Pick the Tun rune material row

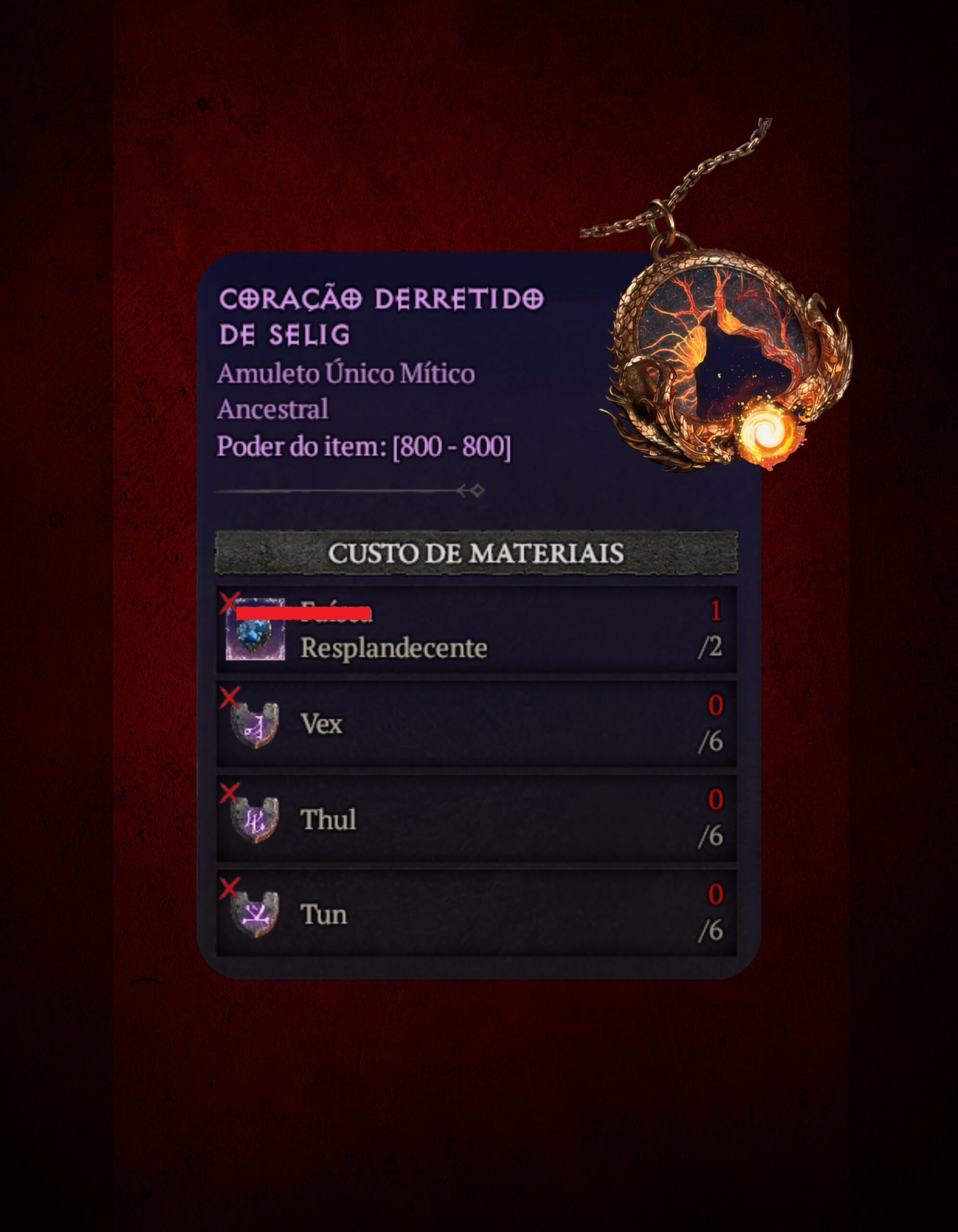coord(476,913)
